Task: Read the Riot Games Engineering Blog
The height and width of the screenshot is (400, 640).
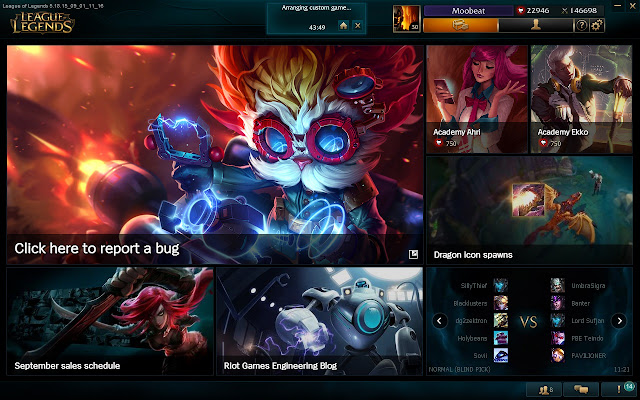Action: (x=319, y=321)
